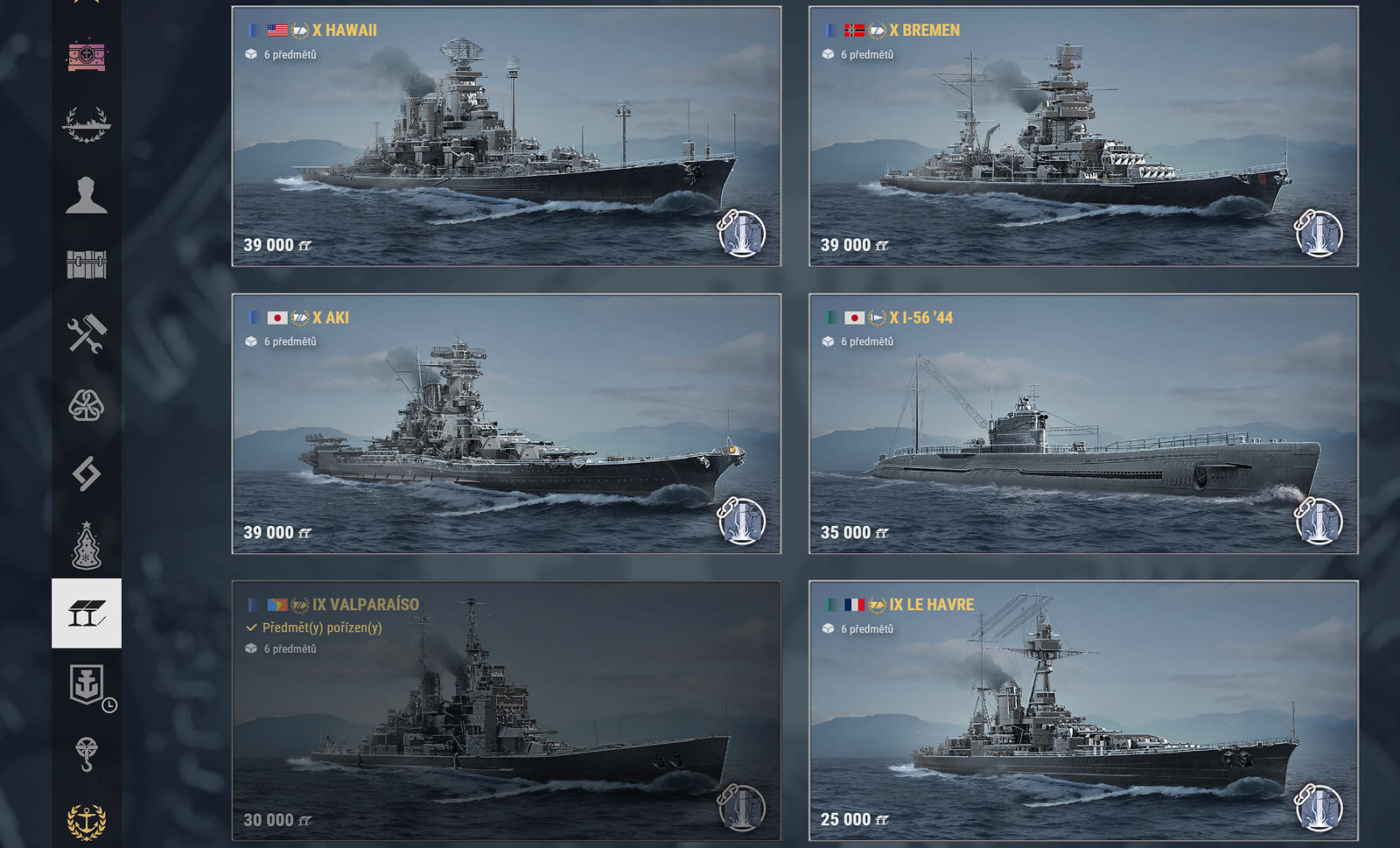
Task: Open the pink container sidebar category
Action: point(87,56)
